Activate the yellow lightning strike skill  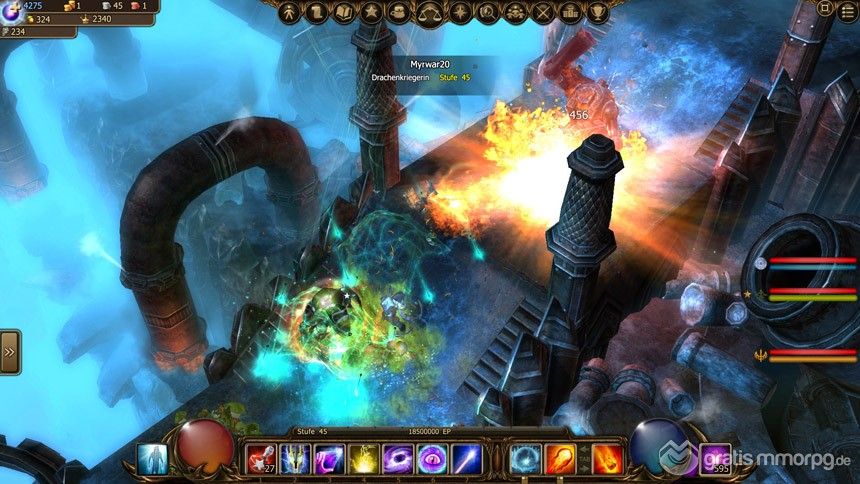point(364,459)
